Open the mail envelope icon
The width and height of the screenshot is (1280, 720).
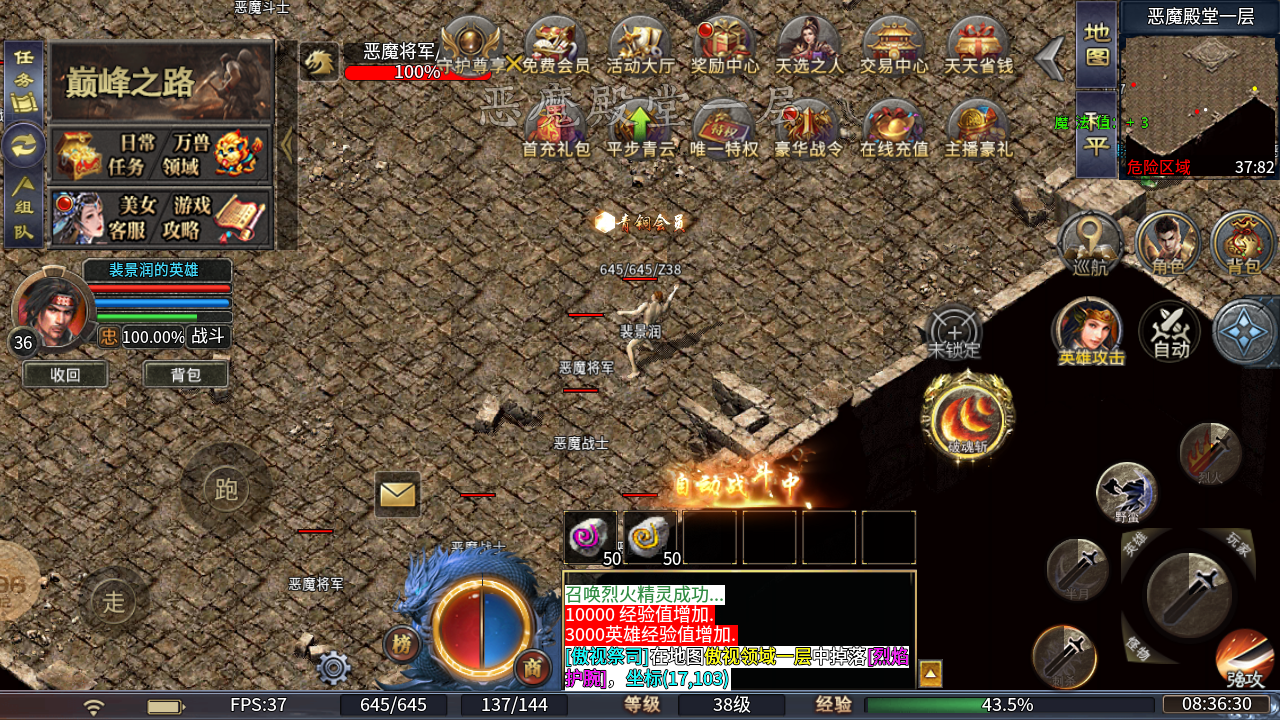(x=397, y=494)
